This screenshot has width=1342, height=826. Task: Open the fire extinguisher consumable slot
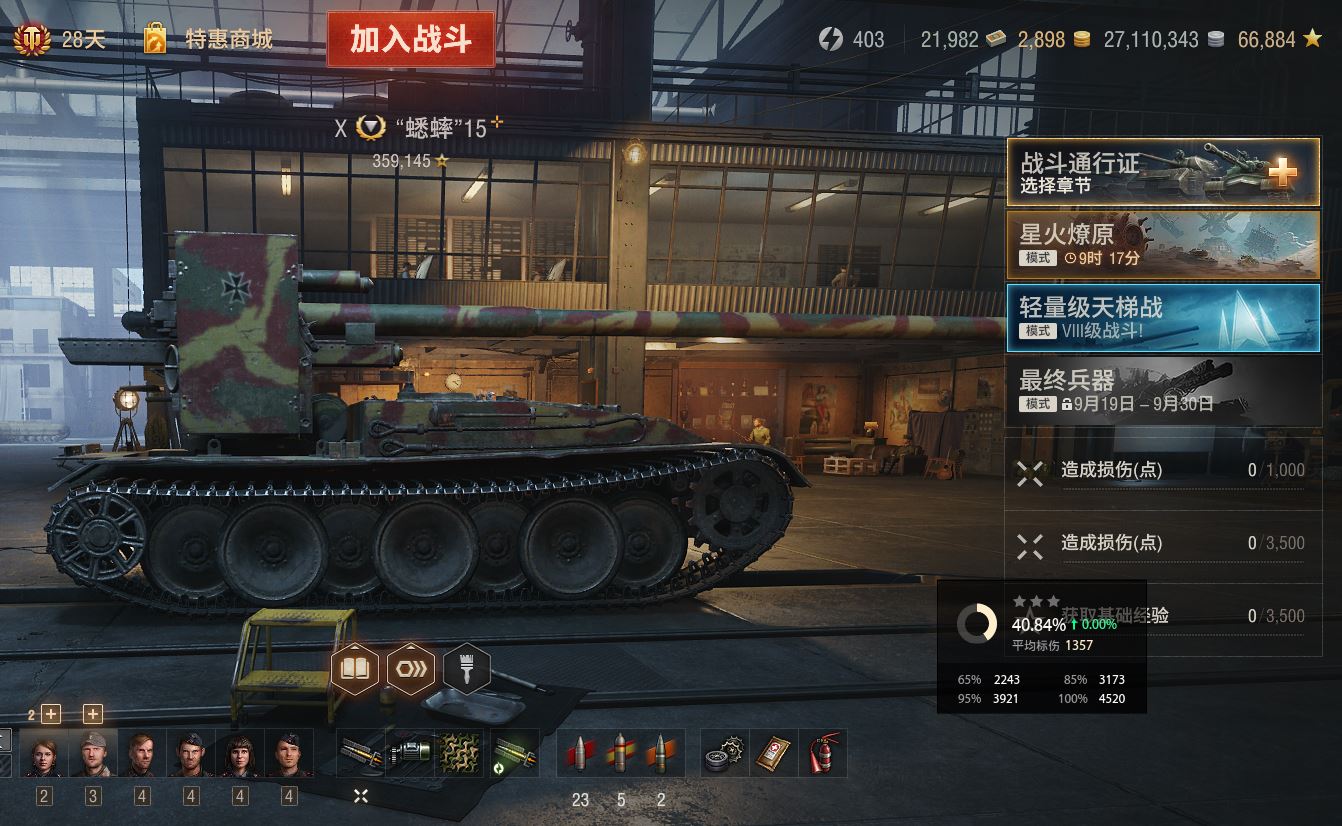click(822, 753)
